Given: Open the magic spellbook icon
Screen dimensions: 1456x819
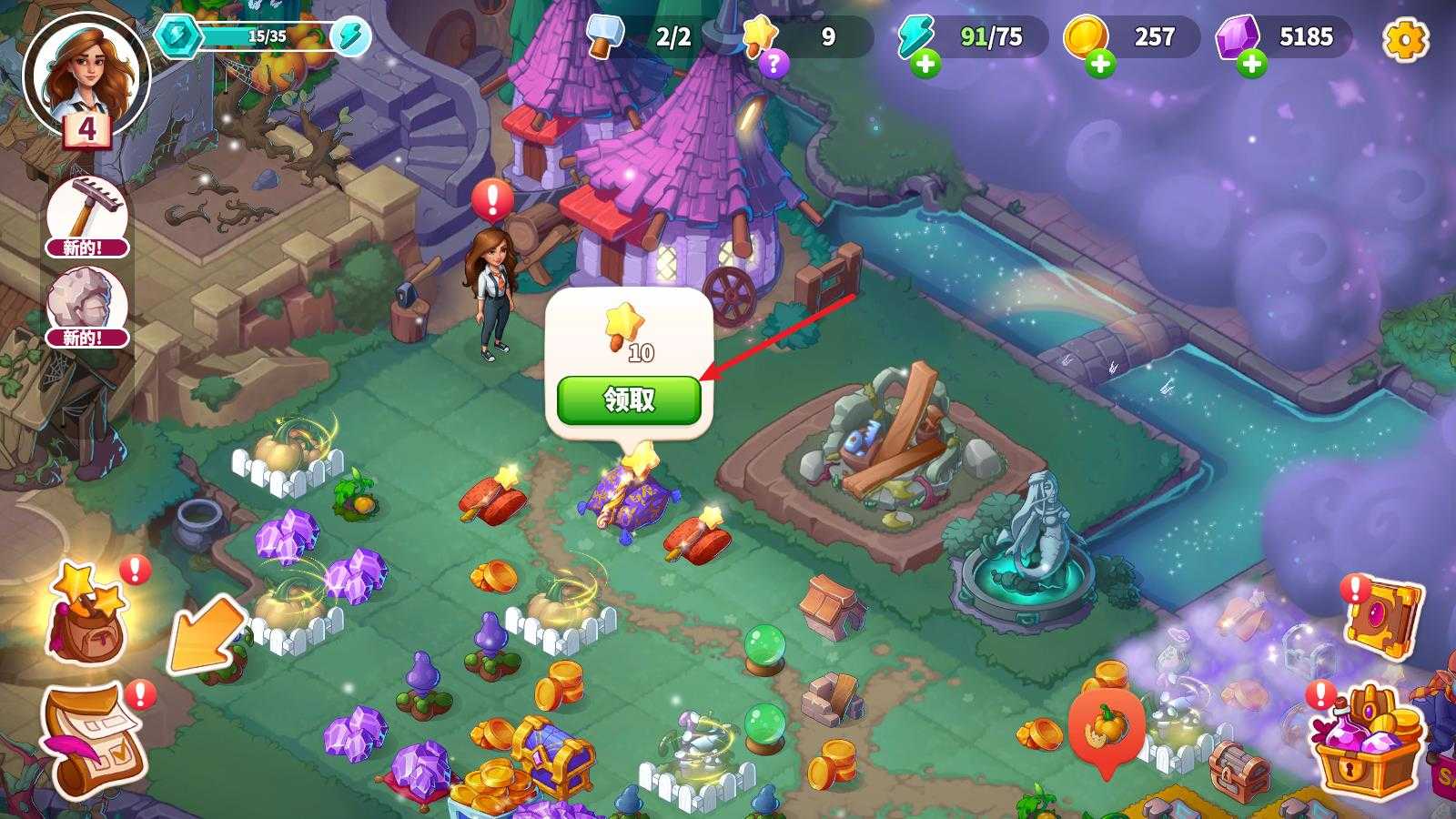Looking at the screenshot, I should (1381, 620).
